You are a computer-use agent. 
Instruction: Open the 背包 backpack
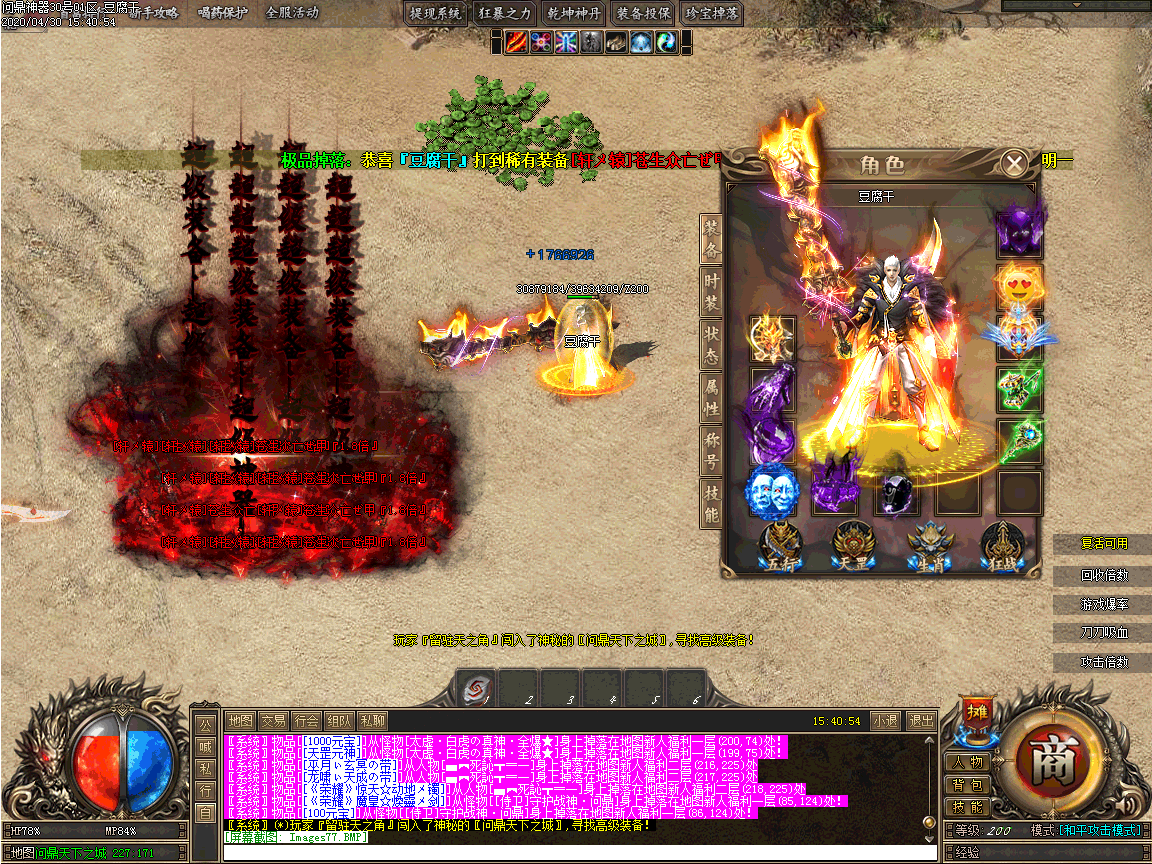(967, 785)
